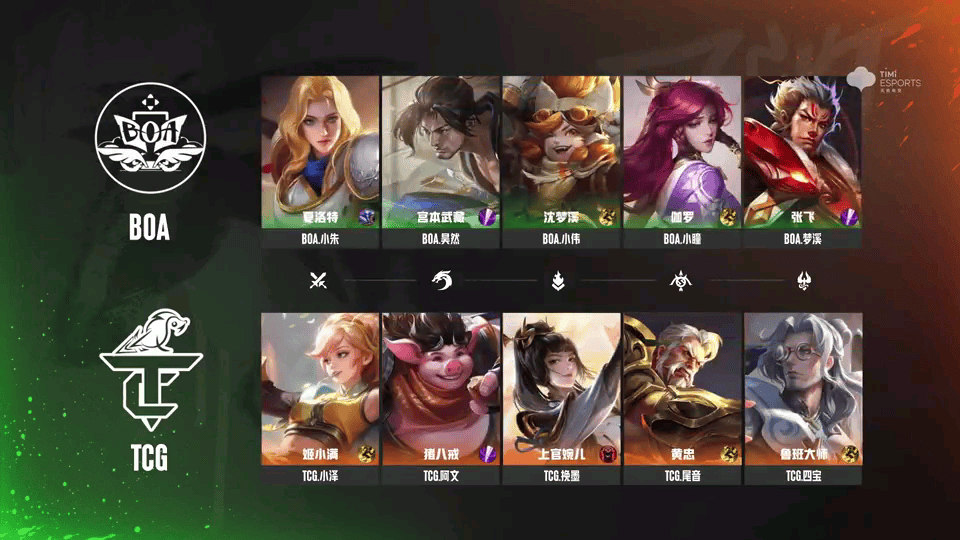Select the jungle role beast icon

(441, 281)
